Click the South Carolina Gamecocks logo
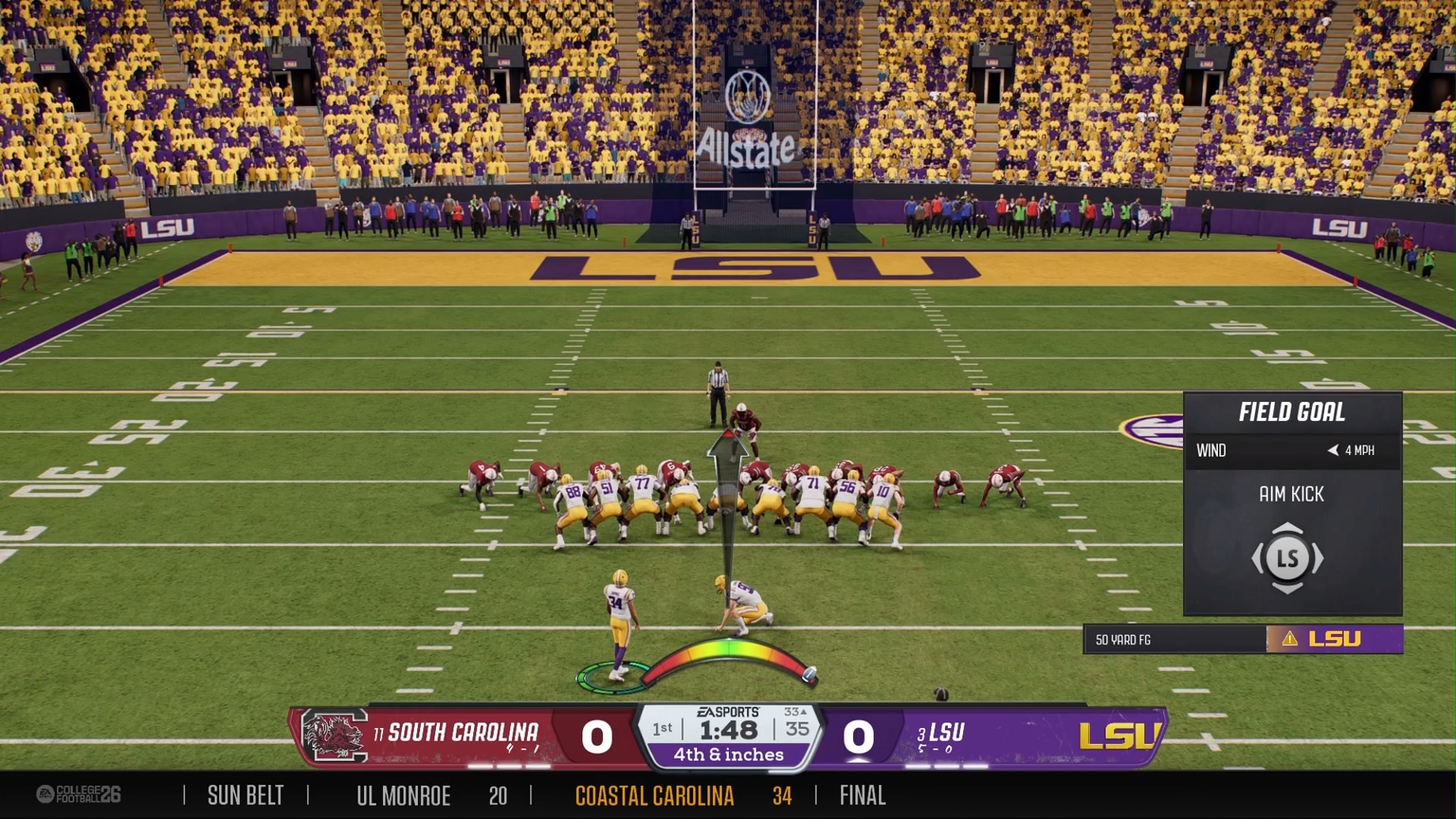This screenshot has height=819, width=1456. click(x=334, y=736)
